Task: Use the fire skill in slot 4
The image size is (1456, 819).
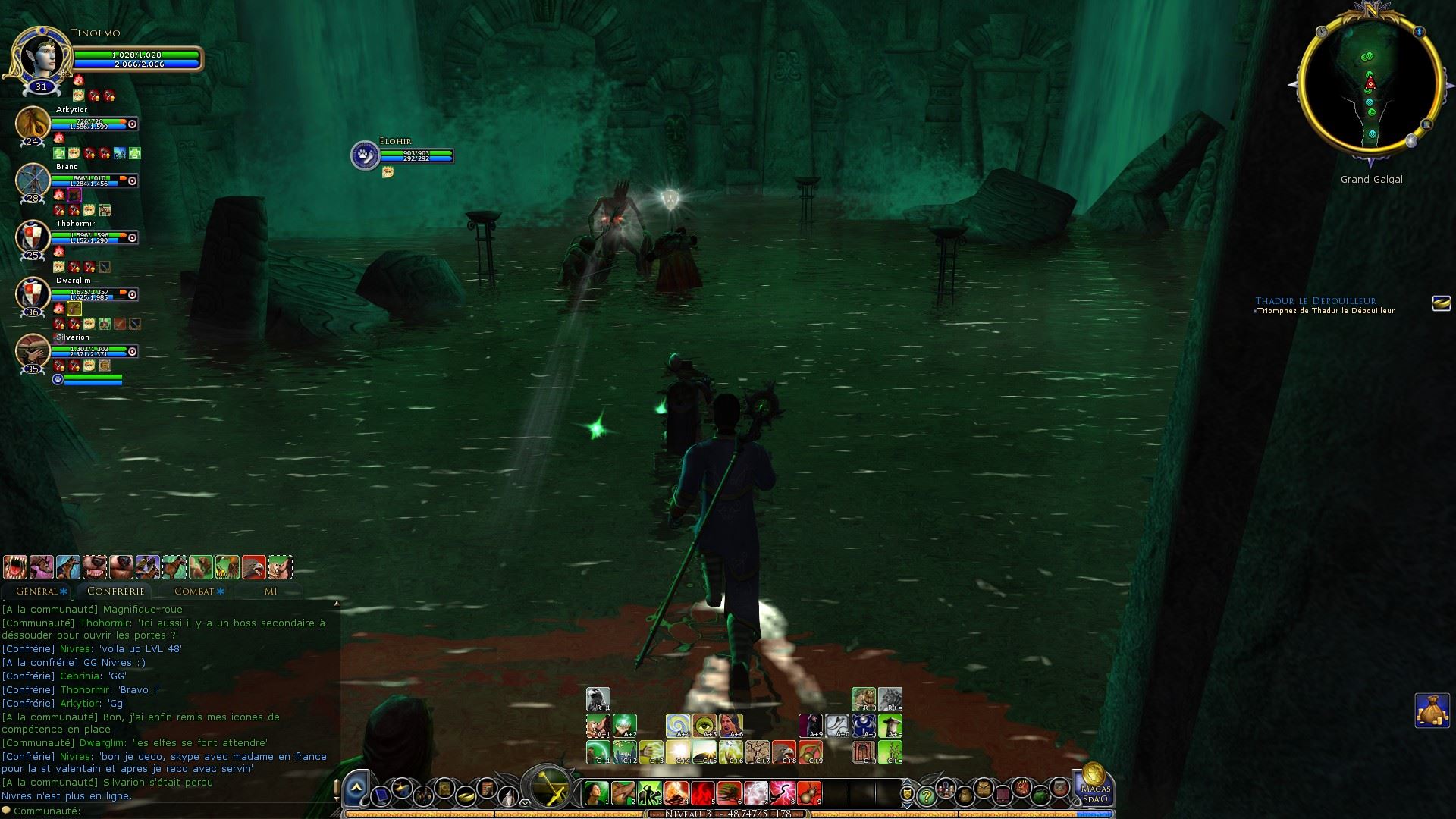Action: pyautogui.click(x=676, y=793)
